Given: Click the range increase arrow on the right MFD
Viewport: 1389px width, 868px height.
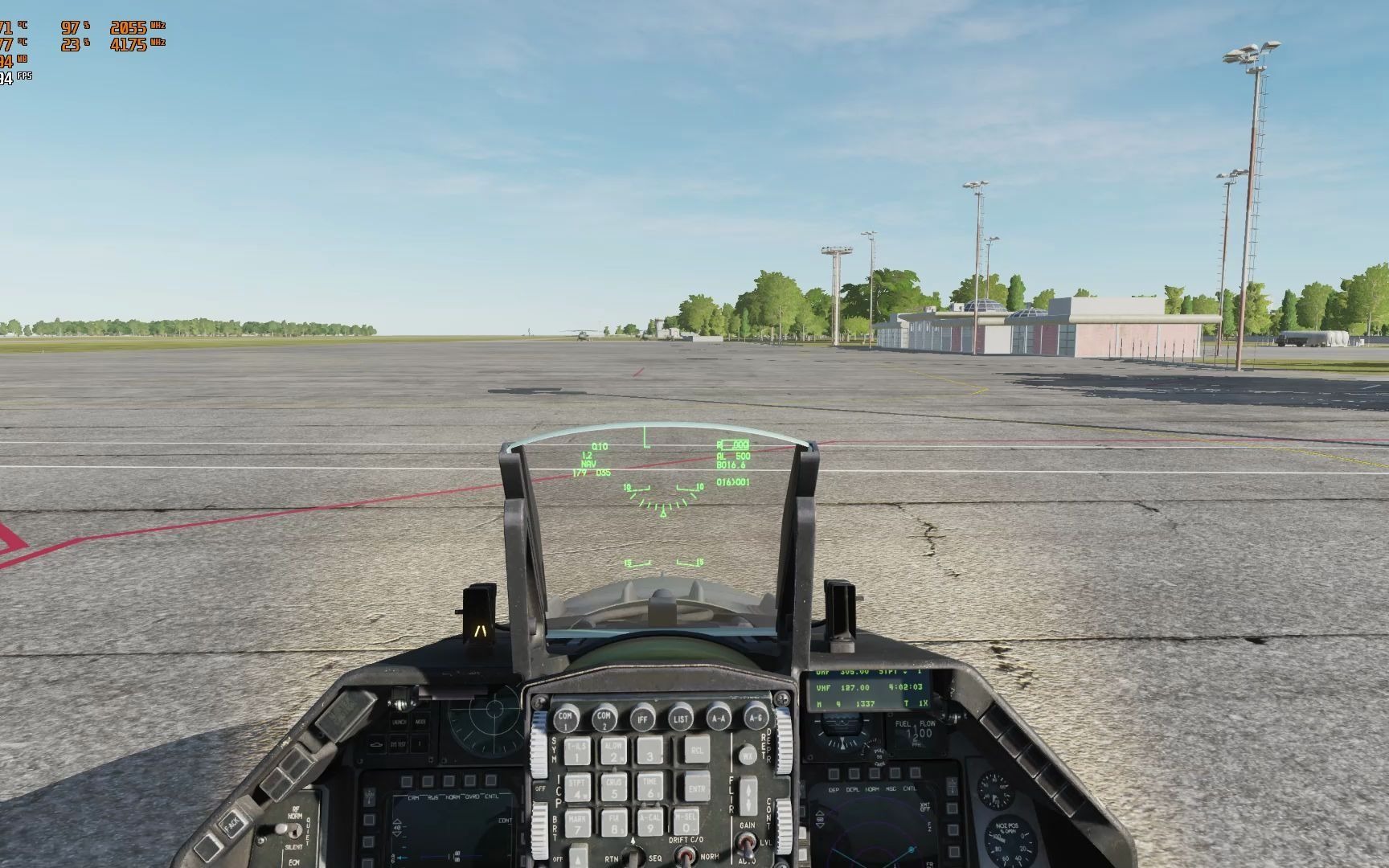Looking at the screenshot, I should point(819,812).
